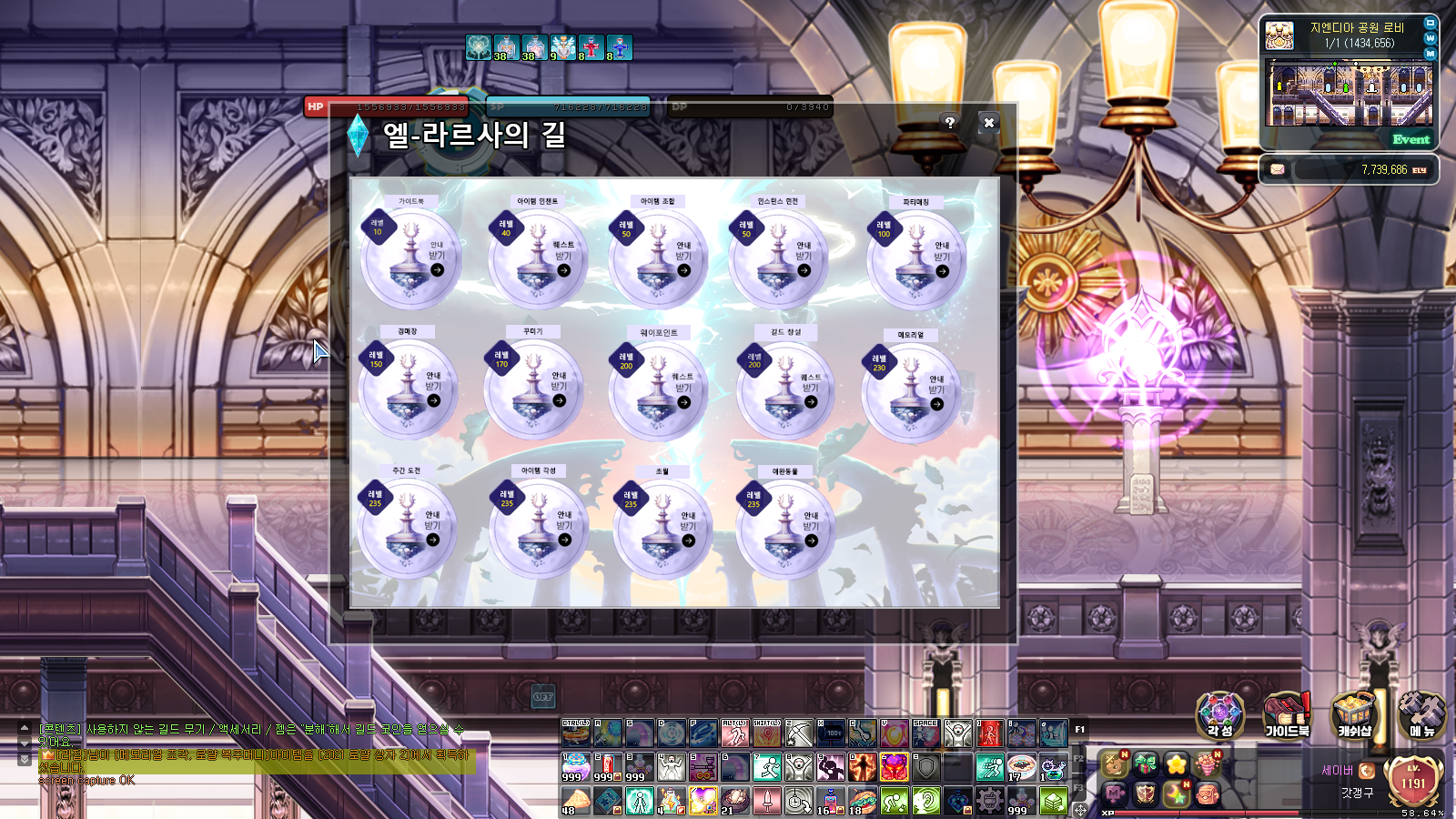
Task: Open the question mark help button
Action: click(x=949, y=122)
